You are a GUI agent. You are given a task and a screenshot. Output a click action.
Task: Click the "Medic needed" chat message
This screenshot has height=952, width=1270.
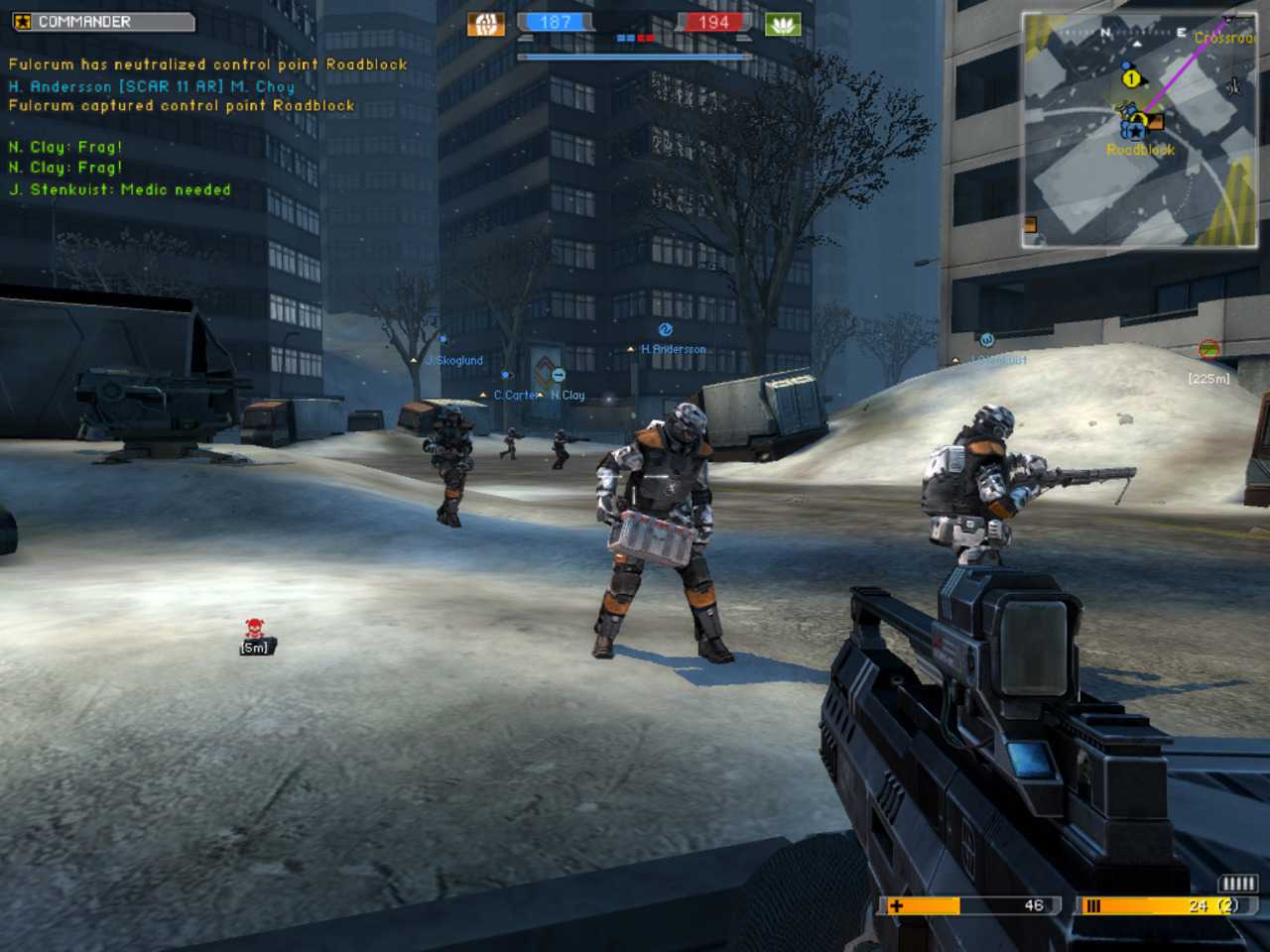click(x=120, y=189)
